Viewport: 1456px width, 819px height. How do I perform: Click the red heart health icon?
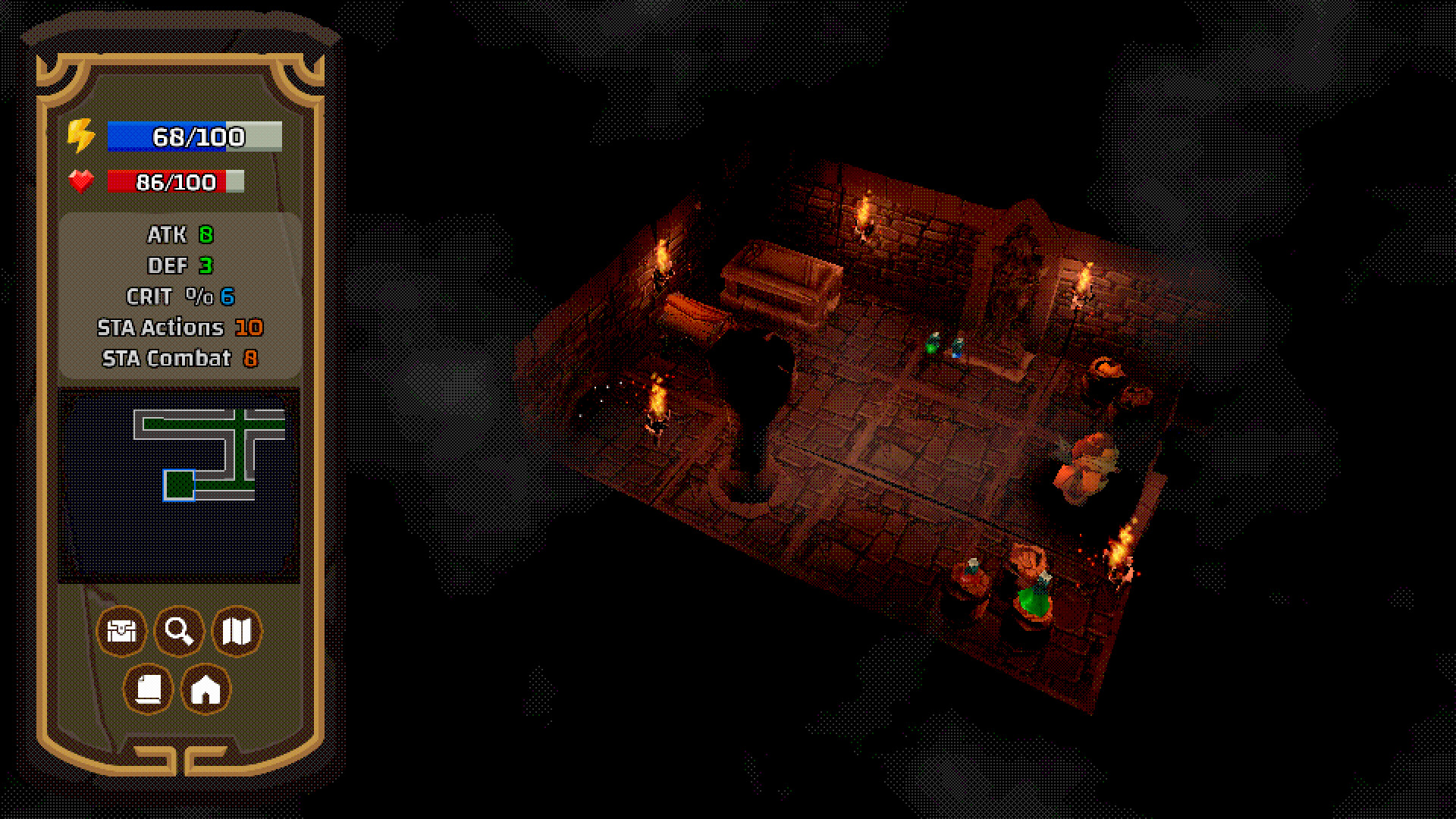coord(81,181)
